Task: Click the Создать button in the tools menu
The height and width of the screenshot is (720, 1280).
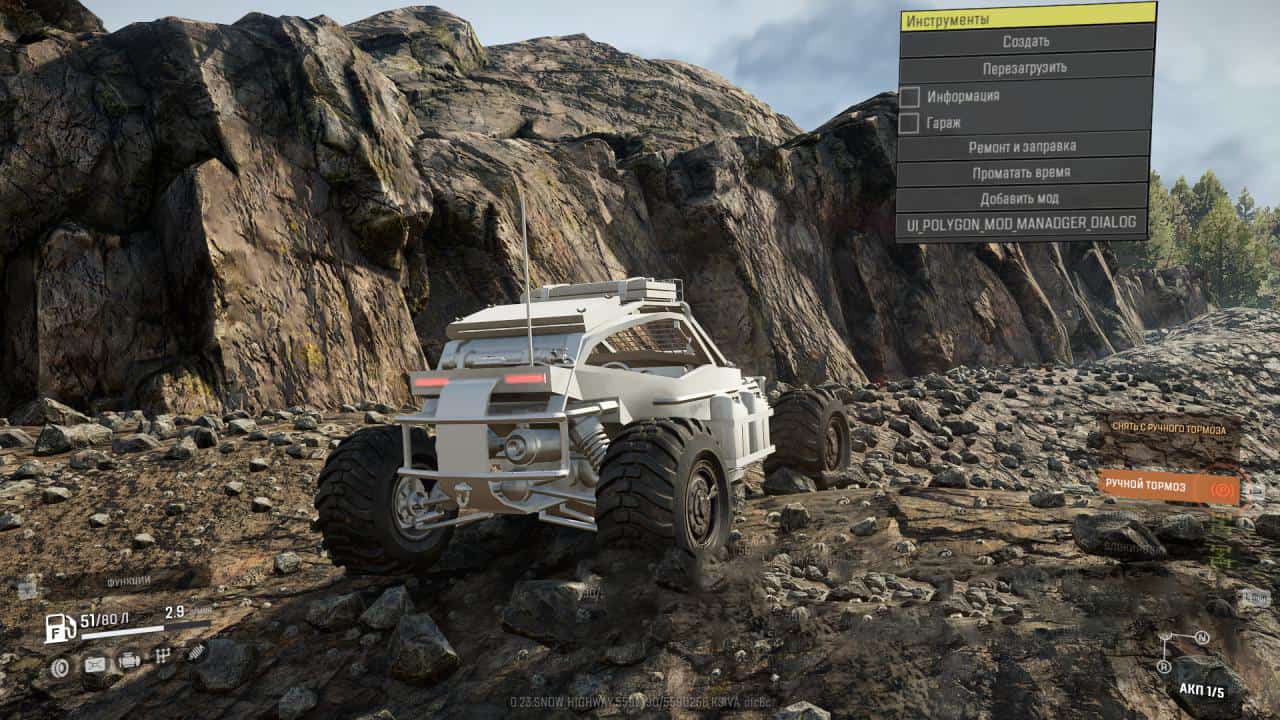Action: coord(1026,42)
